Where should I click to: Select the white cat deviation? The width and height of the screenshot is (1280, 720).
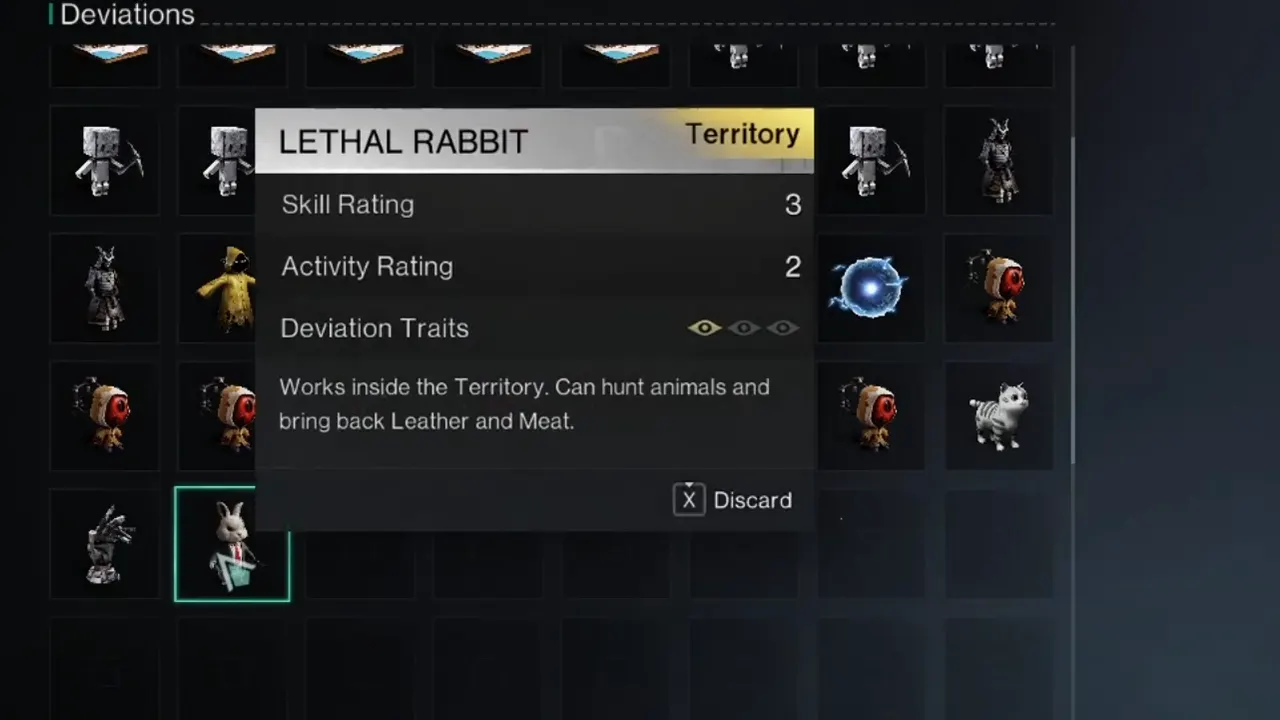[998, 415]
